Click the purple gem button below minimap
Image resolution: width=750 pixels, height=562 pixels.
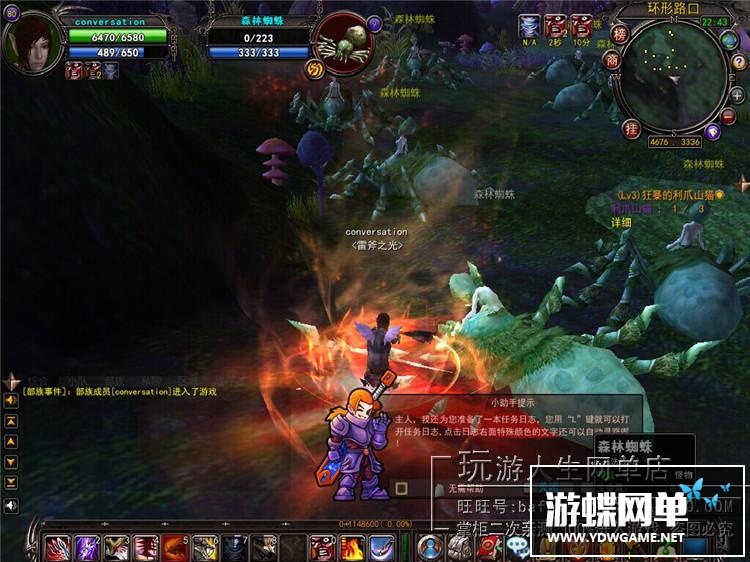(x=713, y=131)
